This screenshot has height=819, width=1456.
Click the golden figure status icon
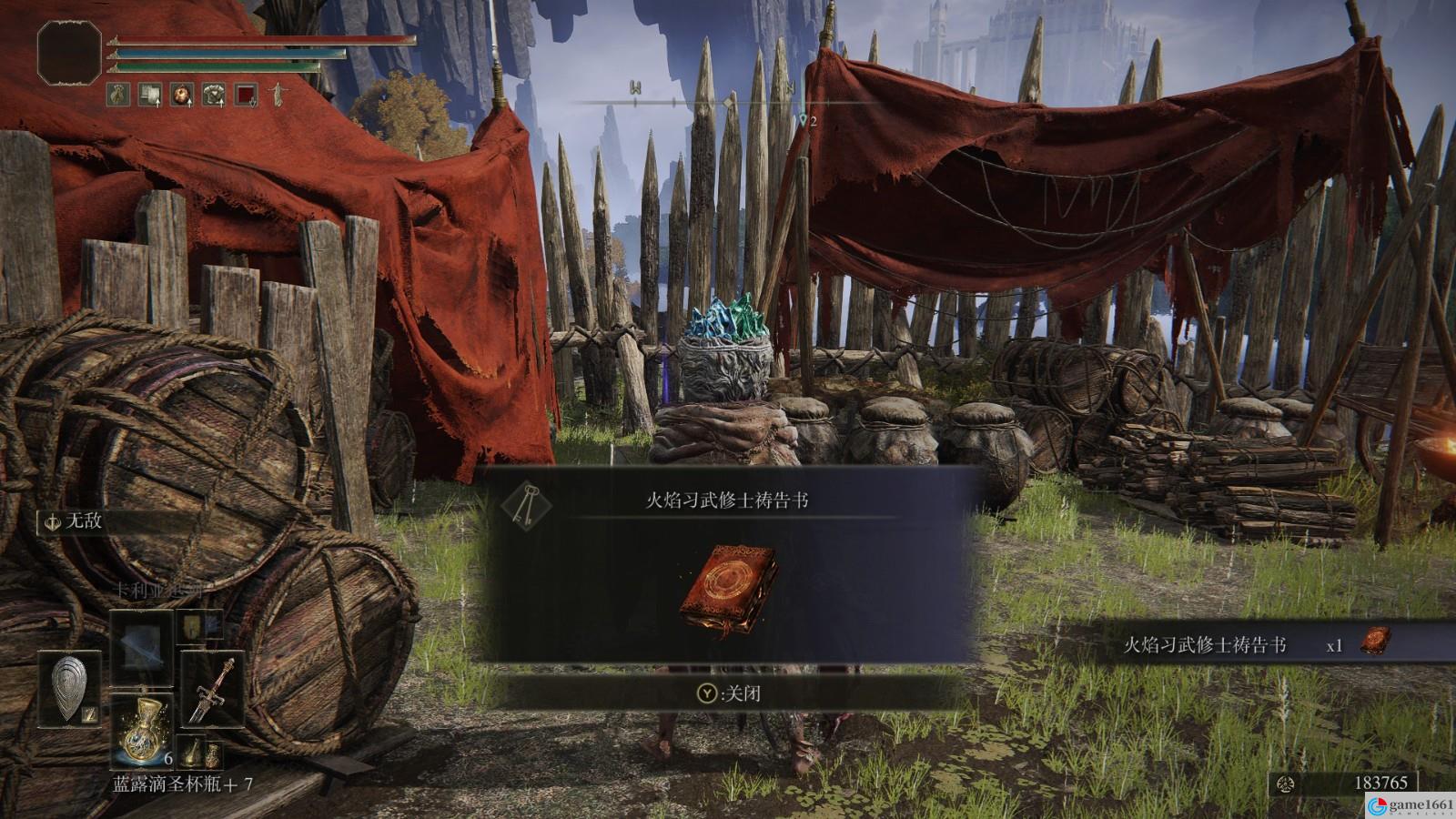point(277,93)
